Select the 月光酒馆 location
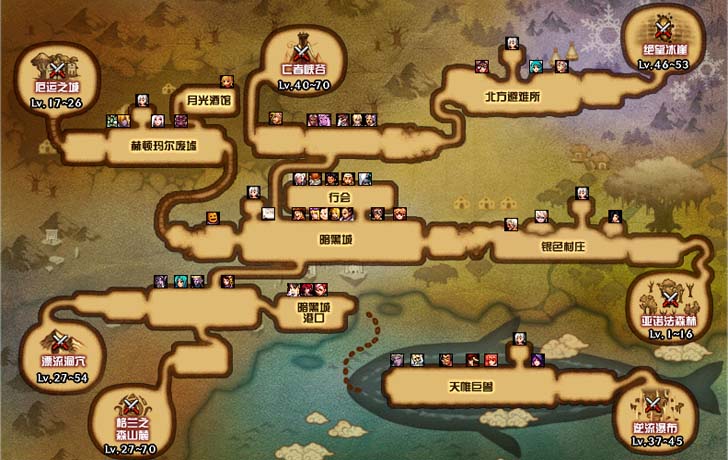The height and width of the screenshot is (460, 728). point(209,101)
